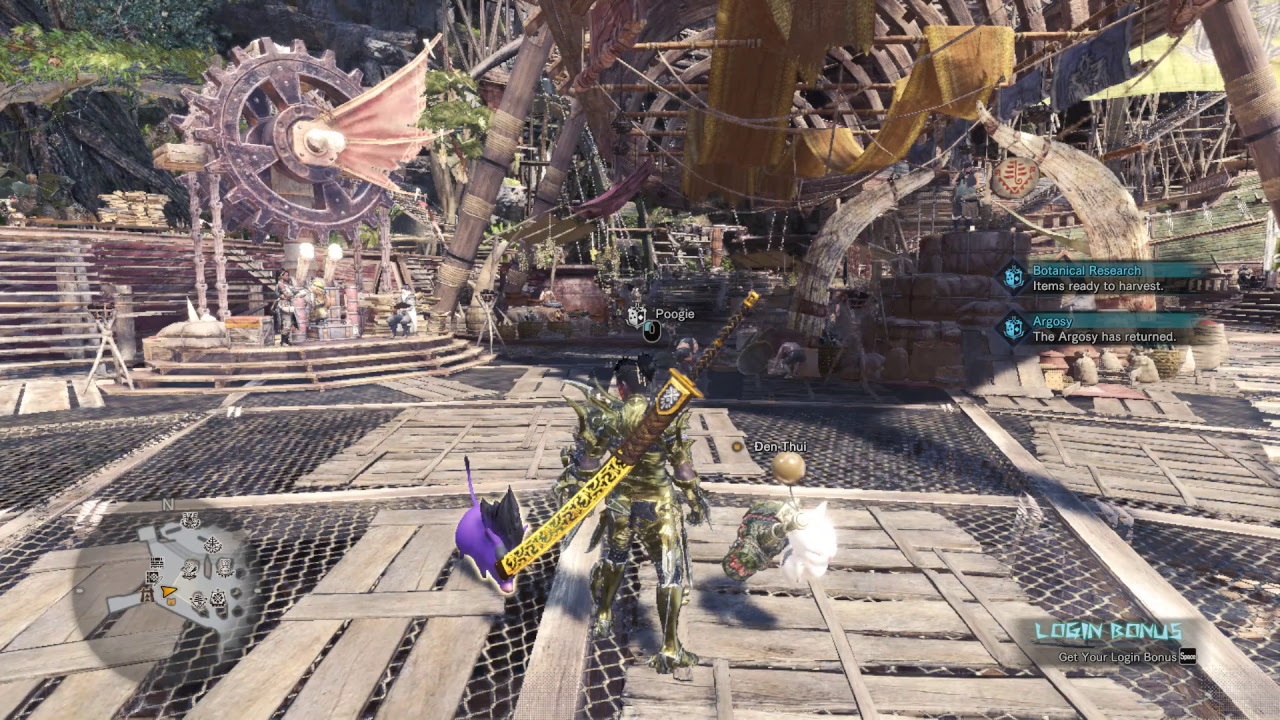Screen dimensions: 1280x720
Task: Click the crane tower icon on the minimap
Action: [x=148, y=593]
